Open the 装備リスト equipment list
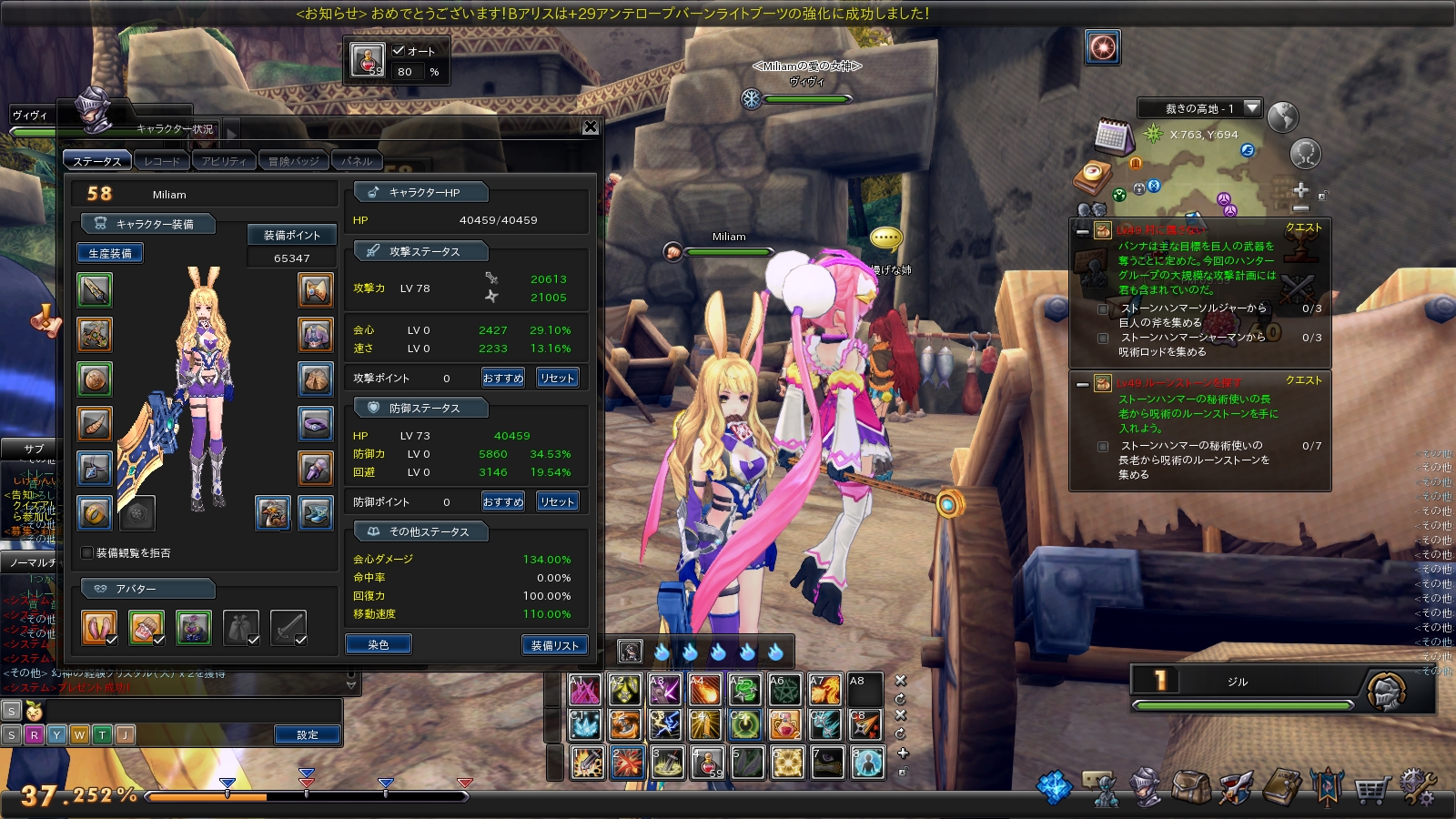 click(x=554, y=645)
